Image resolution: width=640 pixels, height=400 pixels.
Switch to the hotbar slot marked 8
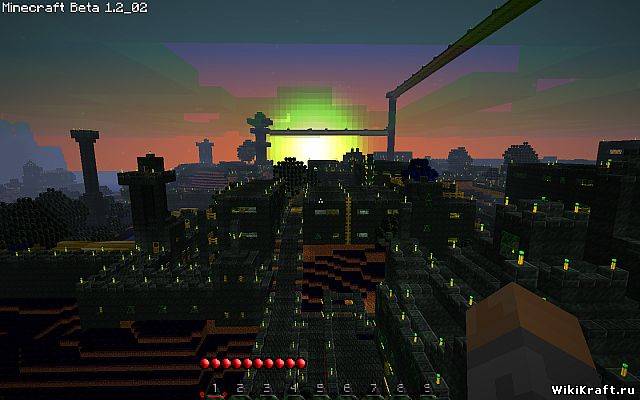(x=401, y=387)
